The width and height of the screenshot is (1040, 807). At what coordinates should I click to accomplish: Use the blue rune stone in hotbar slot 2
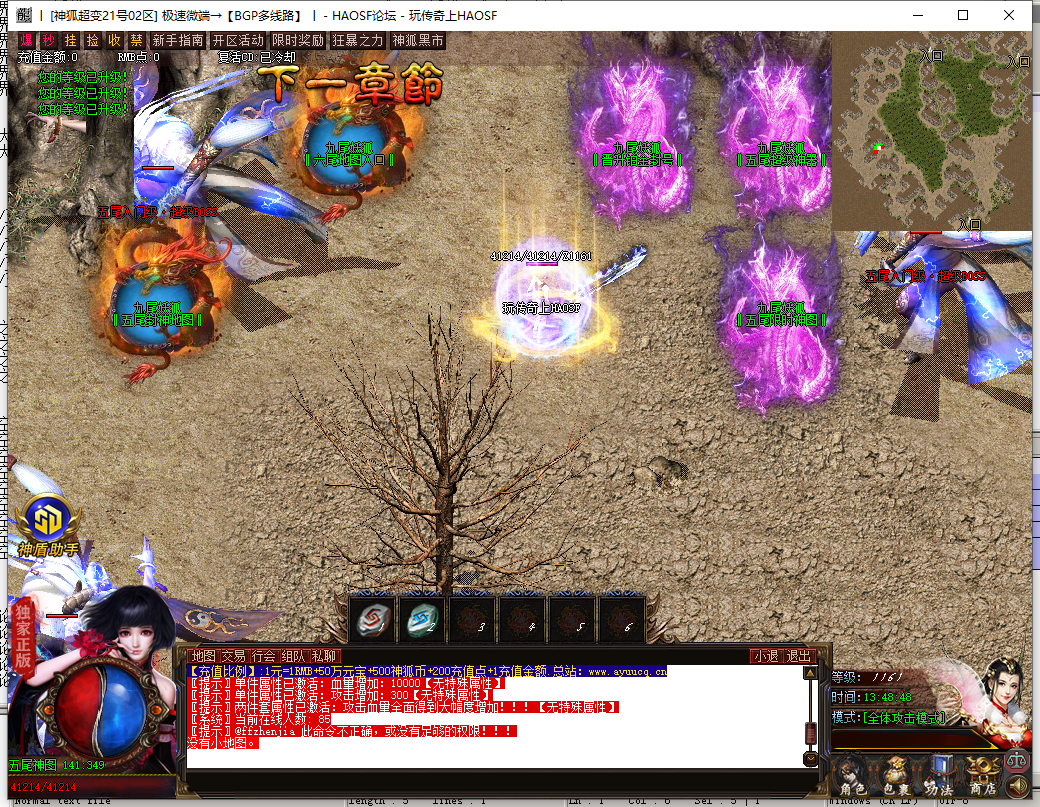pyautogui.click(x=422, y=620)
